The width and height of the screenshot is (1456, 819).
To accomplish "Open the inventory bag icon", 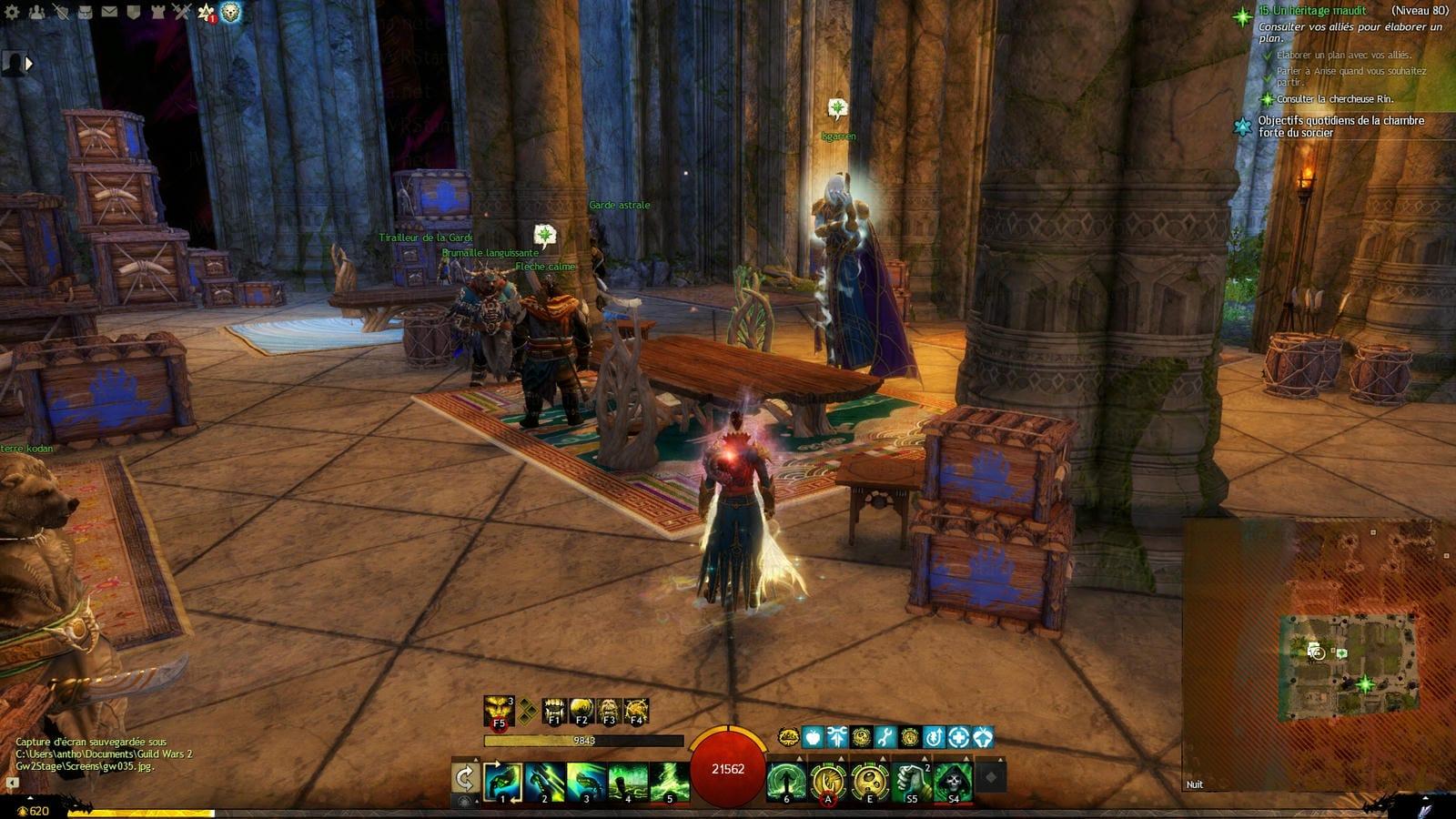I will point(85,12).
